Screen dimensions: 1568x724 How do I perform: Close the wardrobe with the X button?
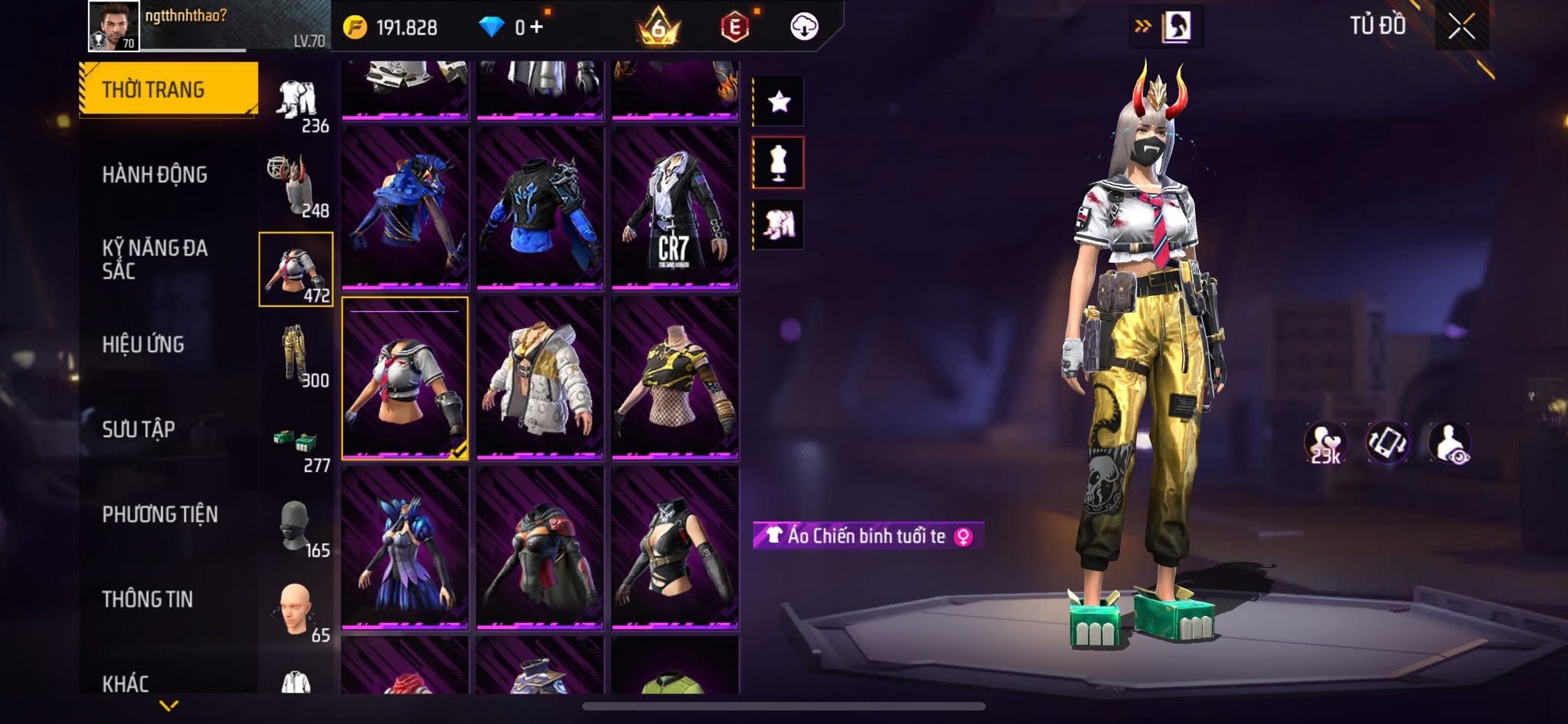tap(1461, 28)
